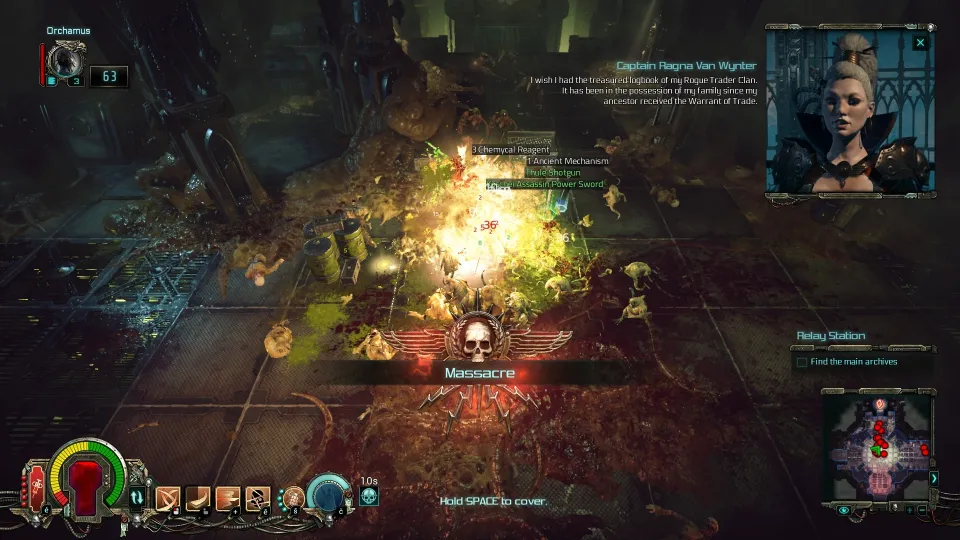Activate the round orange belt item ability
Image resolution: width=960 pixels, height=540 pixels.
[x=294, y=496]
